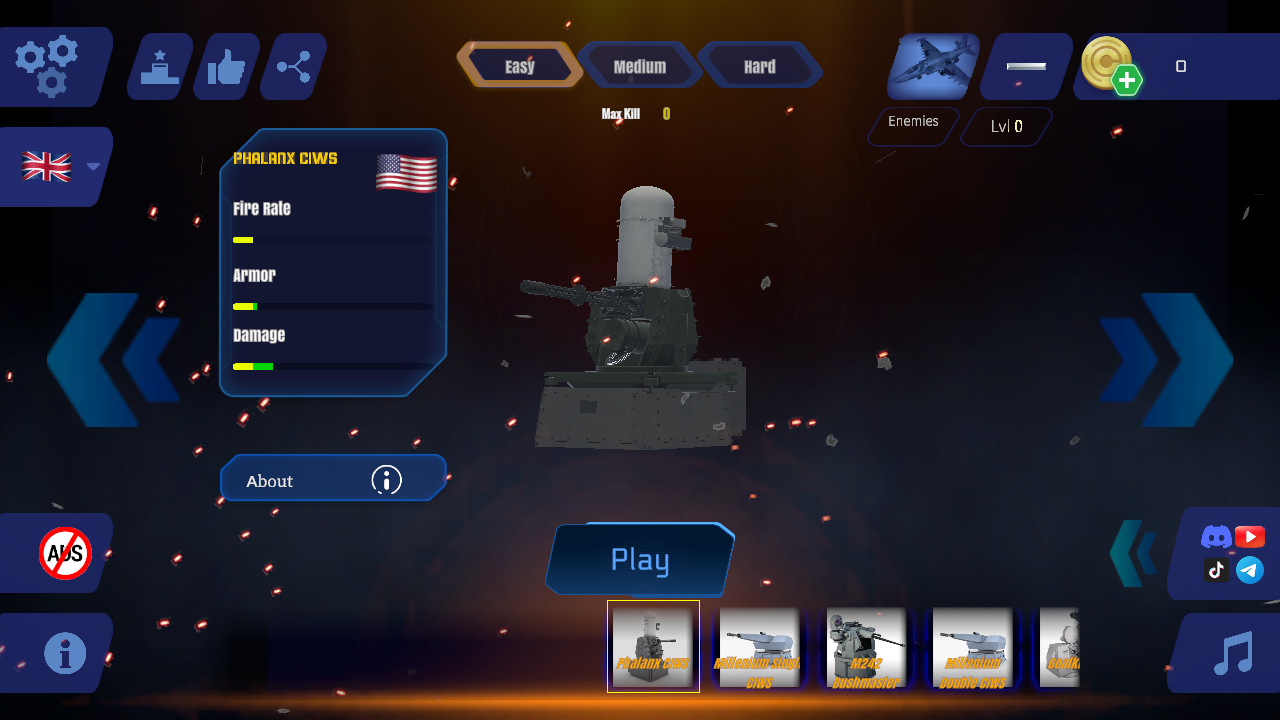
Task: Go to the previous turret with left arrows
Action: pyautogui.click(x=112, y=360)
